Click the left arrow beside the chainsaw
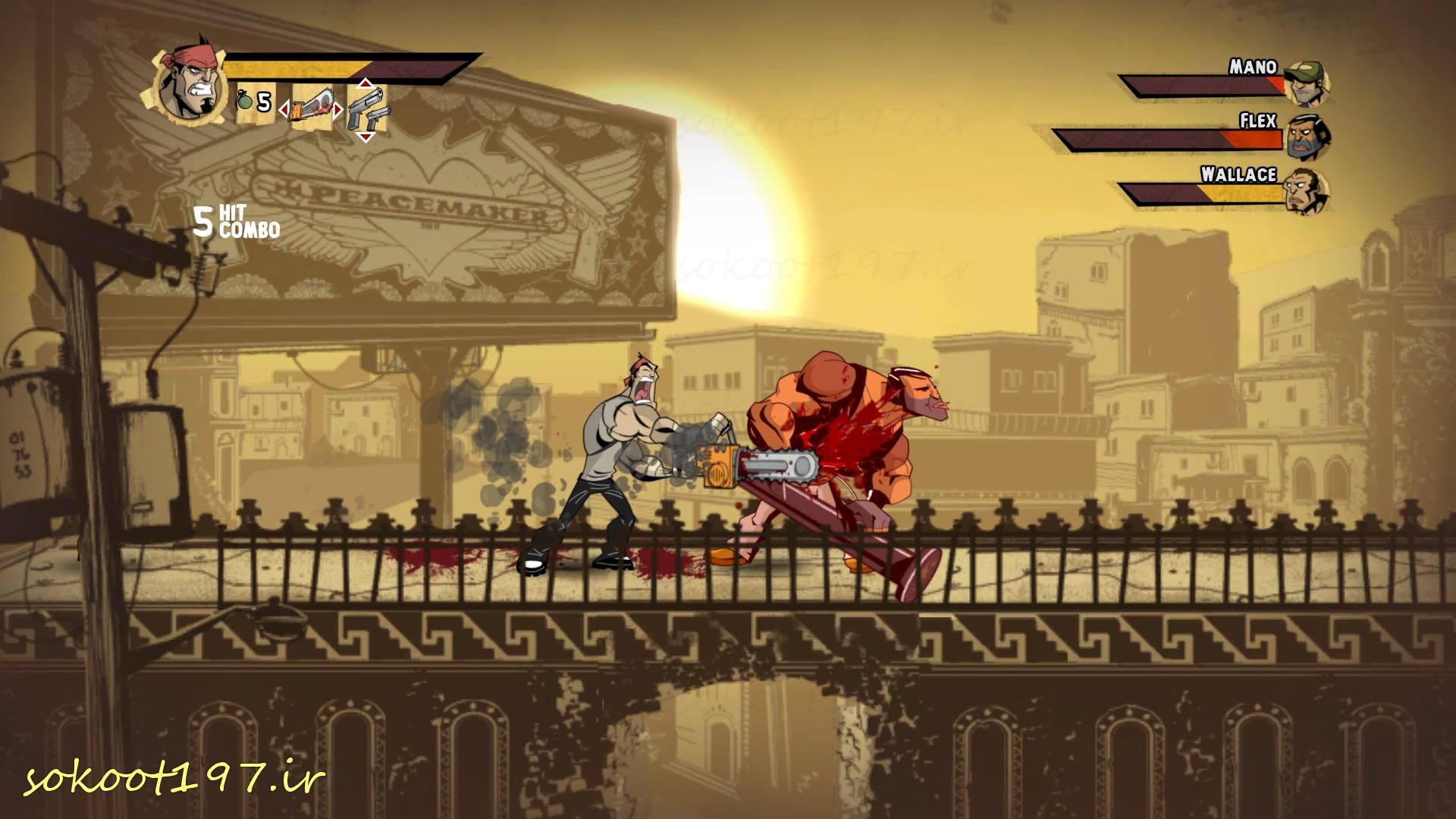The height and width of the screenshot is (819, 1456). pyautogui.click(x=284, y=111)
